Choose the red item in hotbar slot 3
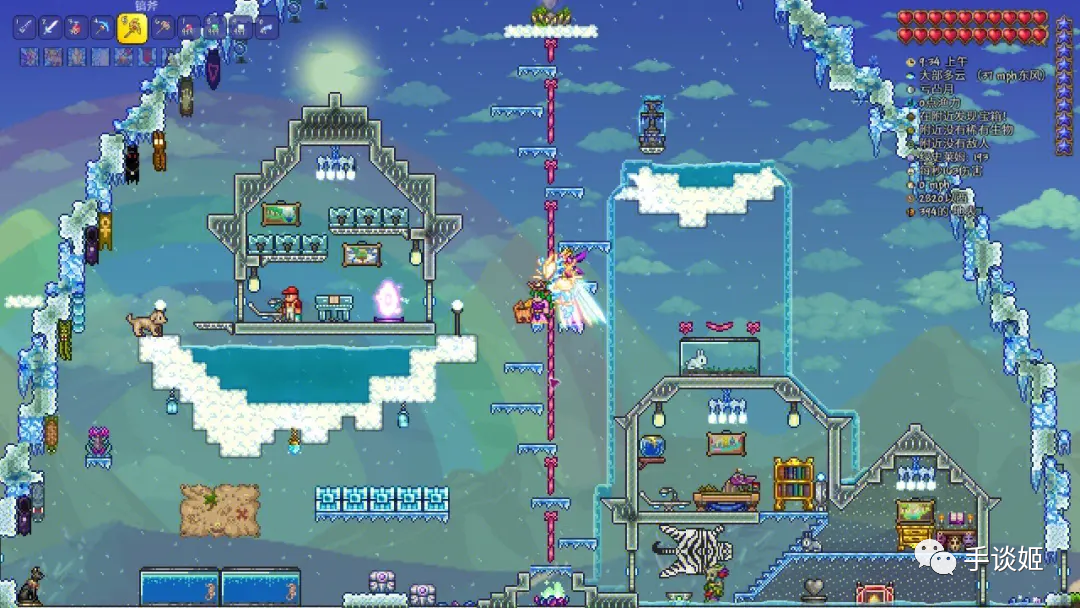Screen dimensions: 1080x608 [76, 28]
